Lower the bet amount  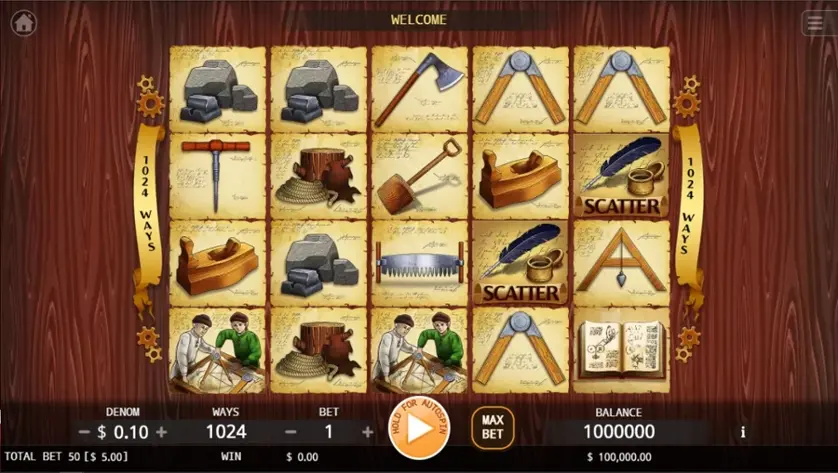pos(291,432)
